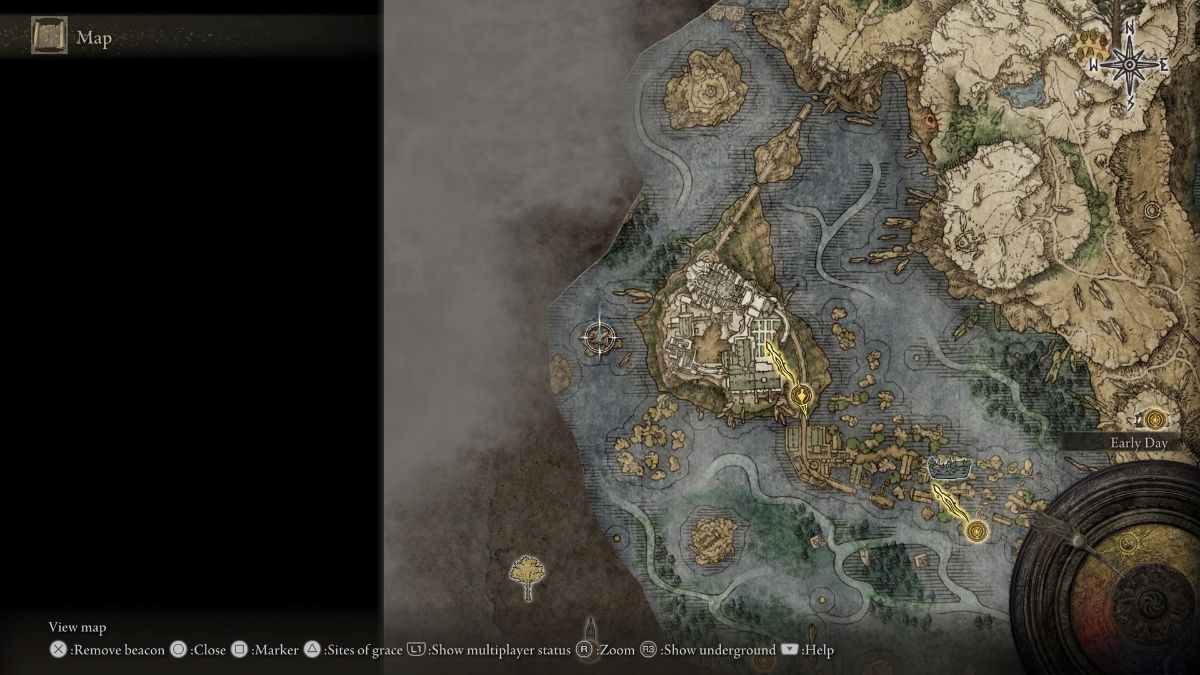
Task: Click the blue beacon crosshair marker
Action: (600, 336)
